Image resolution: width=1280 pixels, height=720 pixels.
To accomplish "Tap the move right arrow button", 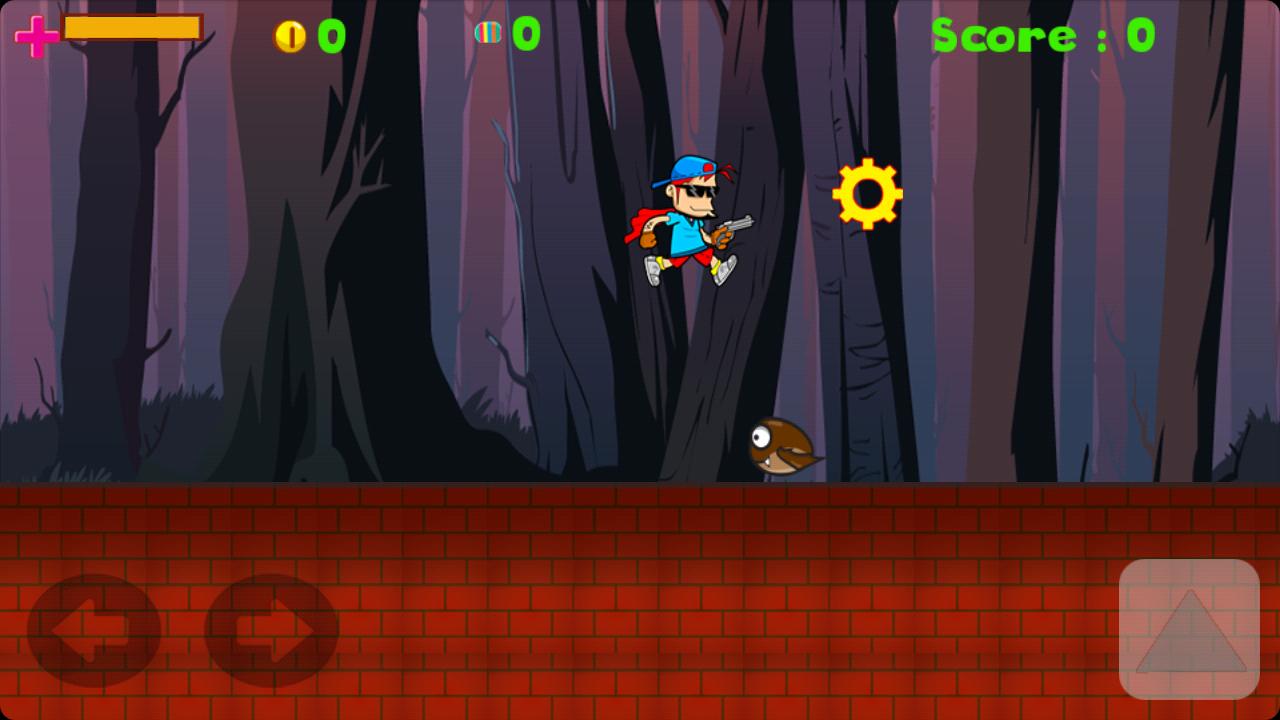I will click(271, 631).
